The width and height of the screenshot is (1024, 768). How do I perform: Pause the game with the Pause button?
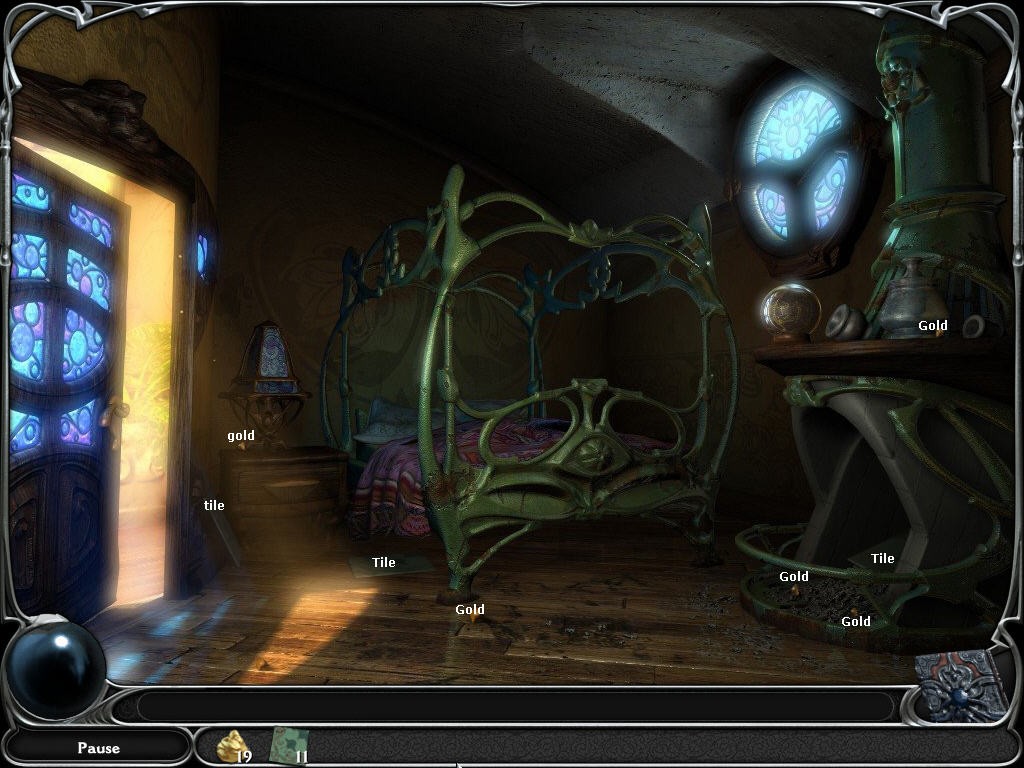pyautogui.click(x=98, y=747)
